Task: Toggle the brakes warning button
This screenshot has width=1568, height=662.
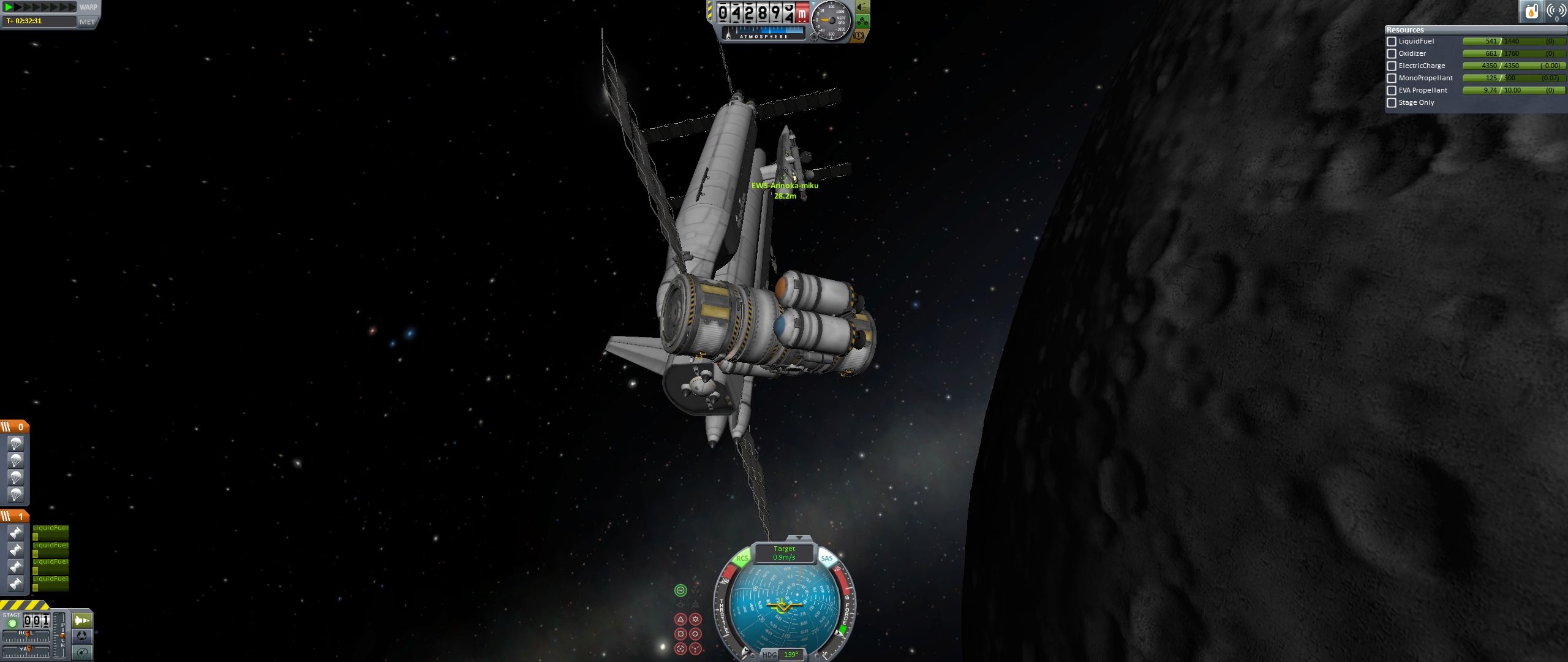Action: point(859,36)
